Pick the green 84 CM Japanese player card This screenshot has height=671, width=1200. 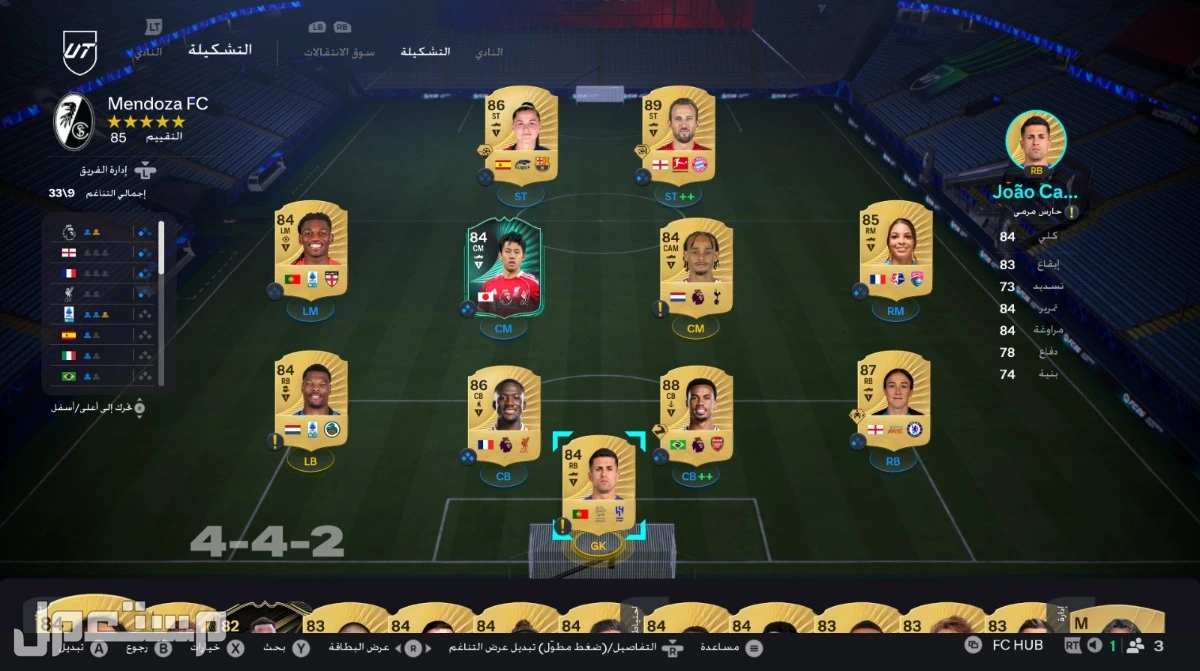coord(502,265)
